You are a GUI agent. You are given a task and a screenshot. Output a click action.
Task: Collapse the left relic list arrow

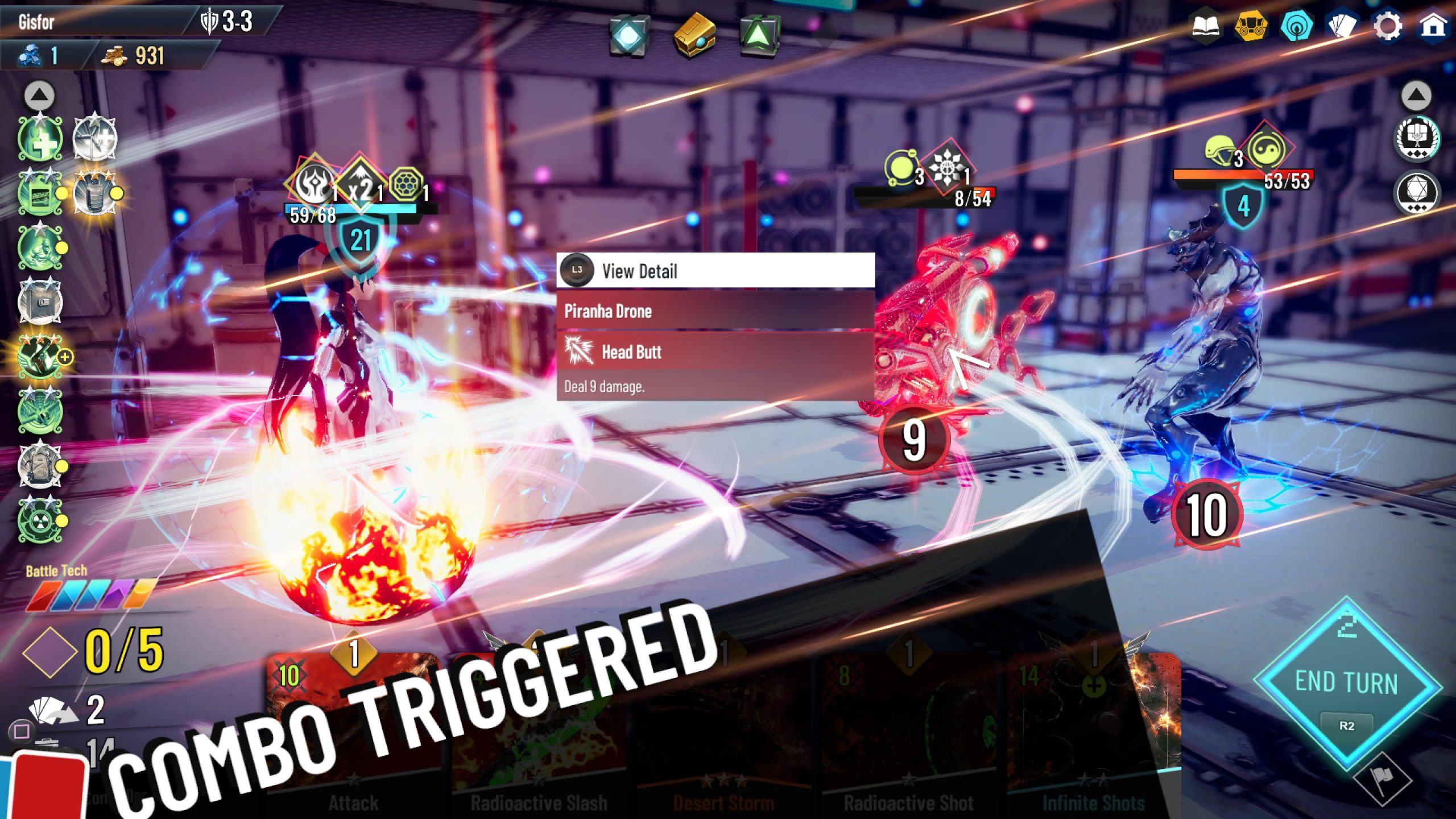pos(39,96)
